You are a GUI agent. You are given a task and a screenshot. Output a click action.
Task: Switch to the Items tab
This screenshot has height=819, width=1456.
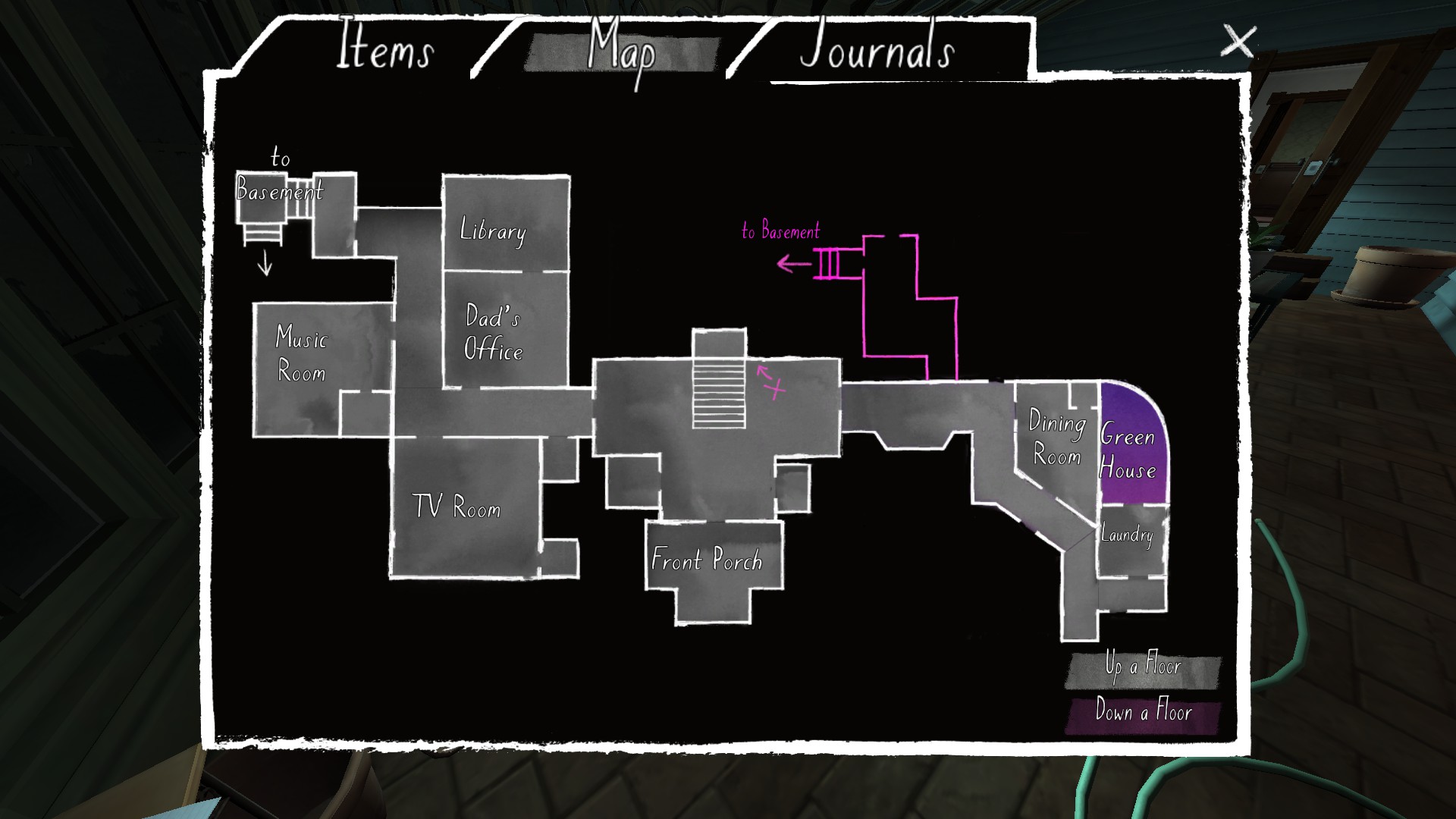tap(387, 49)
